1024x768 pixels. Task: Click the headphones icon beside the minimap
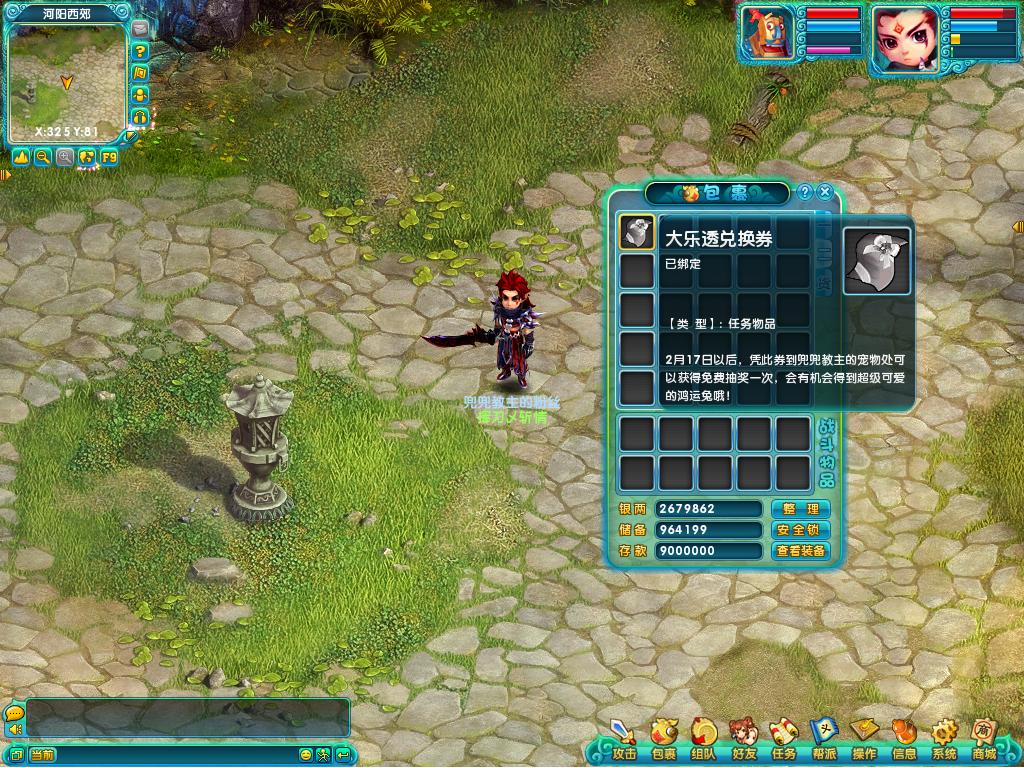pyautogui.click(x=141, y=116)
